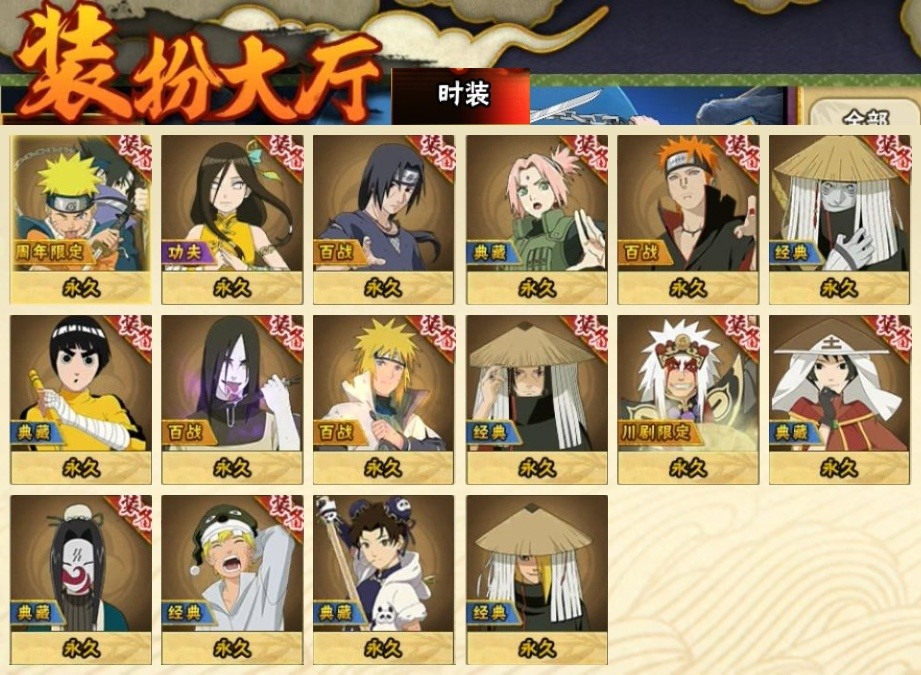Select the 时装 tab
This screenshot has height=675, width=921.
pos(462,95)
